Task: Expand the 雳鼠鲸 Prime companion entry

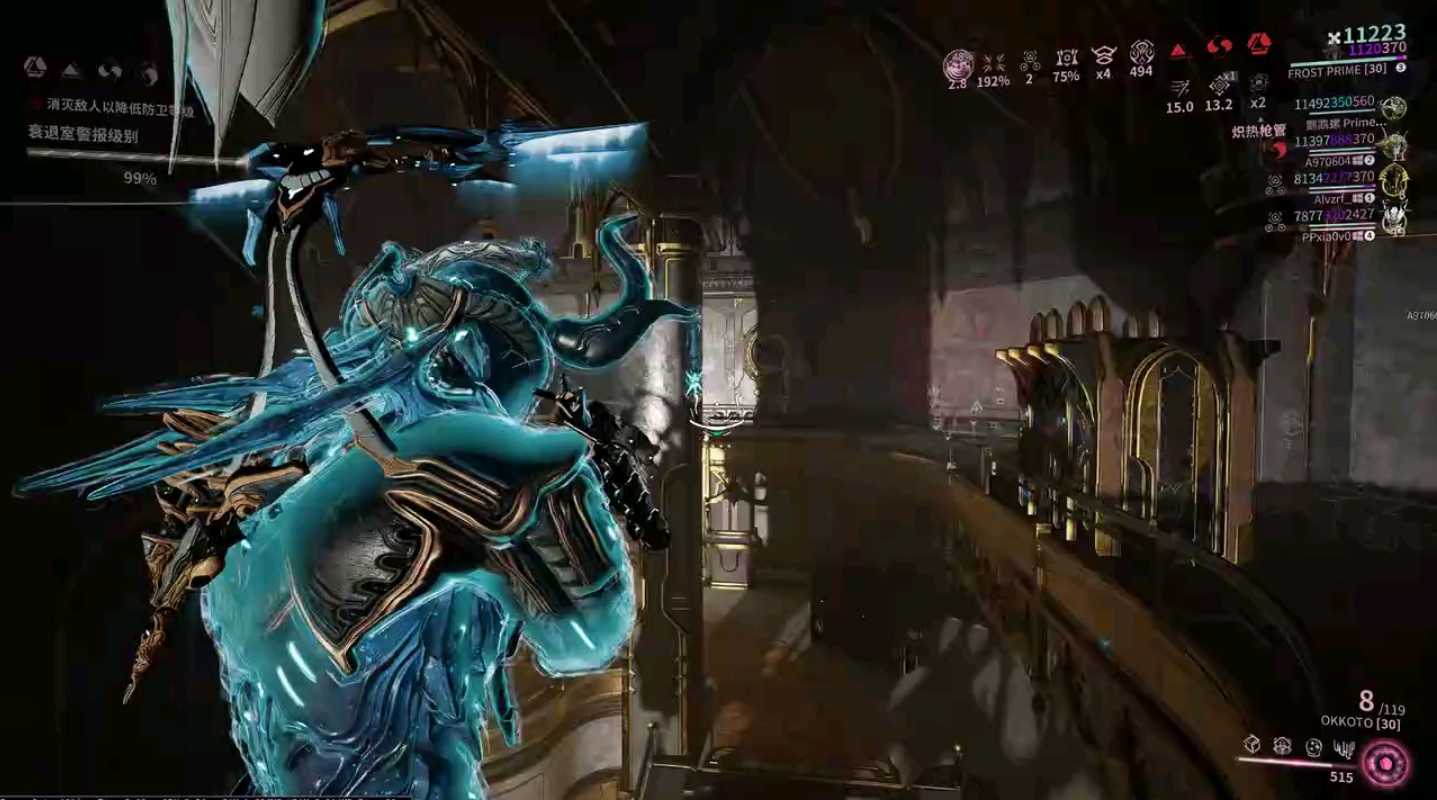Action: pyautogui.click(x=1344, y=123)
